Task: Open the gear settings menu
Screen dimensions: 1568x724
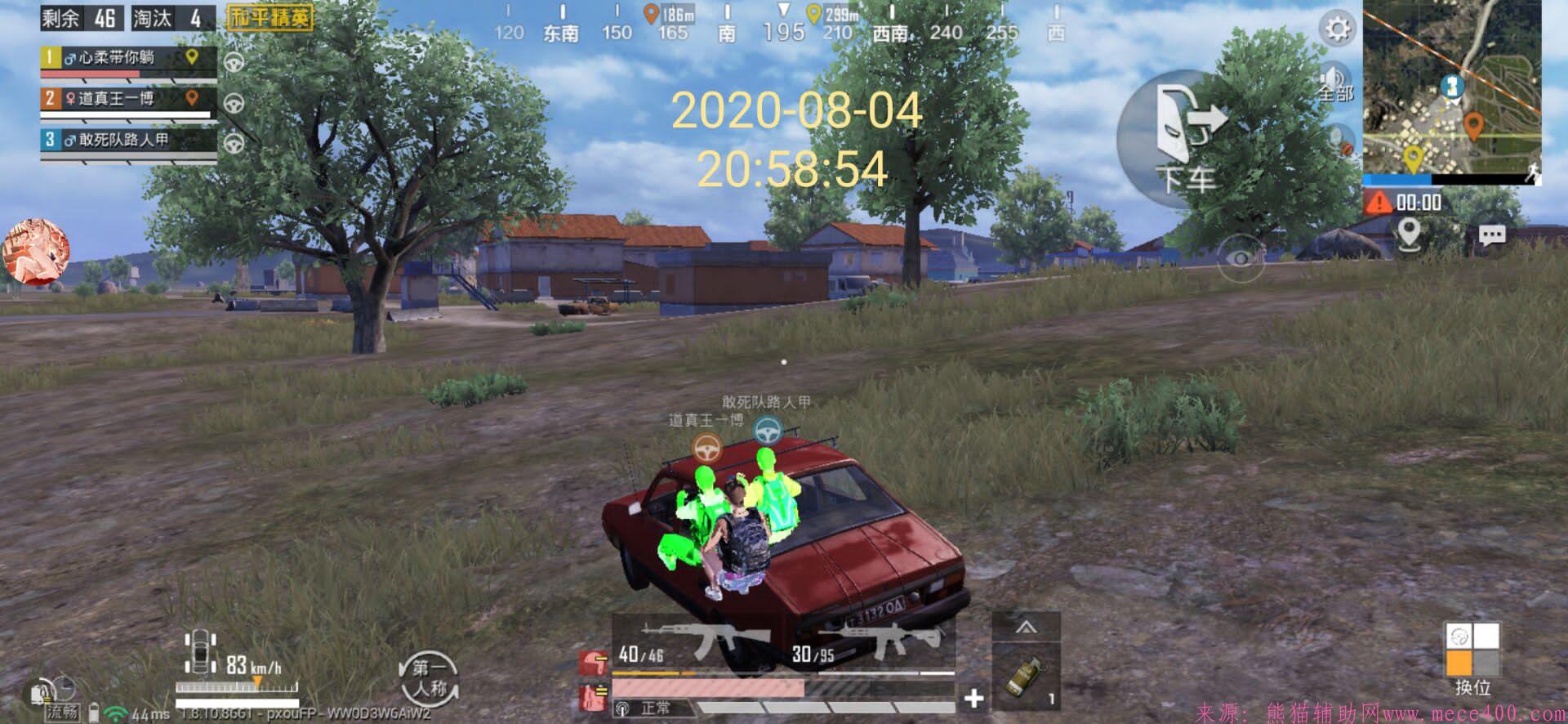Action: (1337, 30)
